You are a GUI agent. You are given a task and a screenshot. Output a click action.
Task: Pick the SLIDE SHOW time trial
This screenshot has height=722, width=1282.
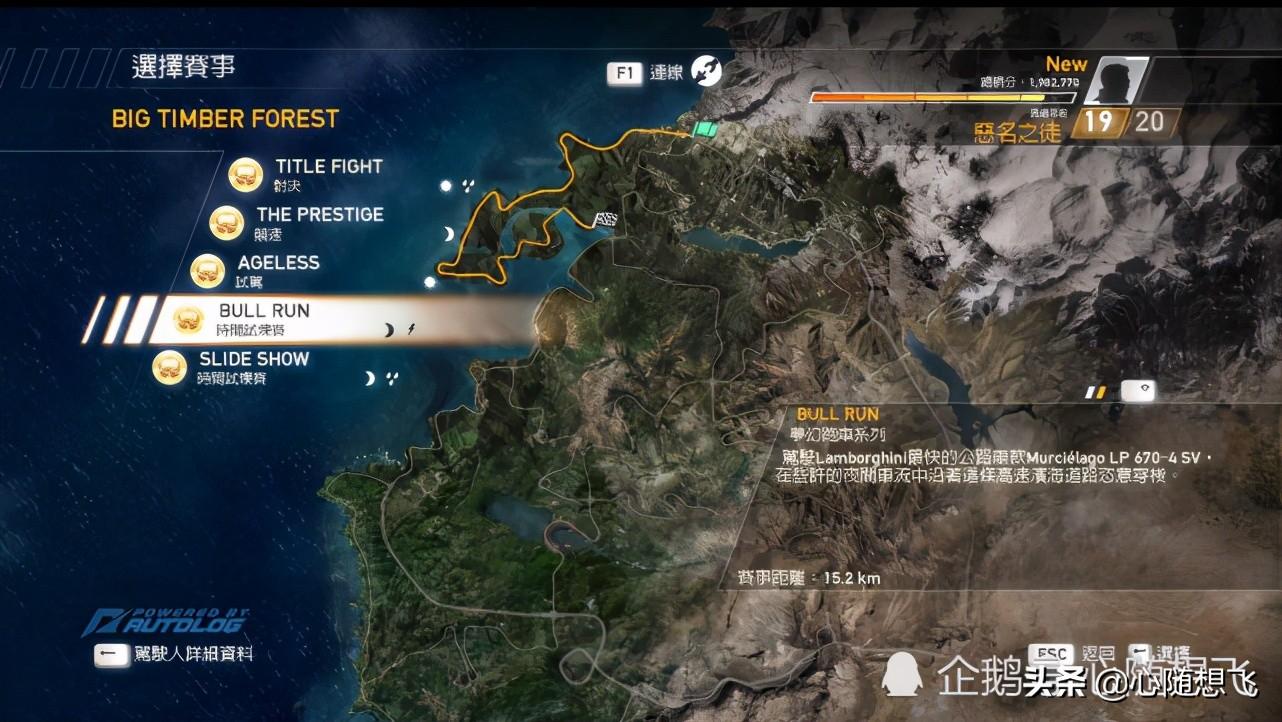[253, 360]
